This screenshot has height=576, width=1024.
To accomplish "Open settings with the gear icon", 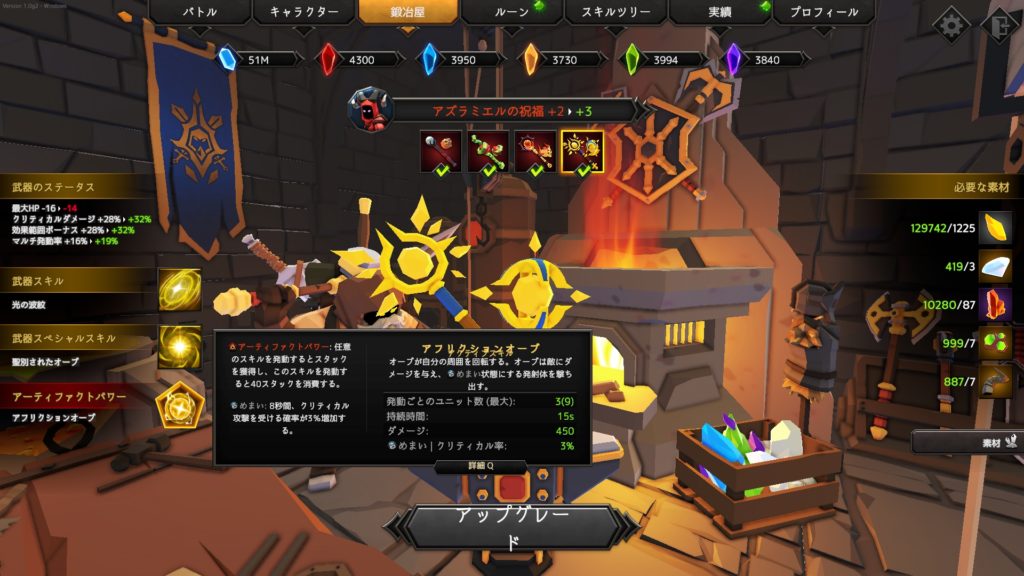I will pos(951,24).
